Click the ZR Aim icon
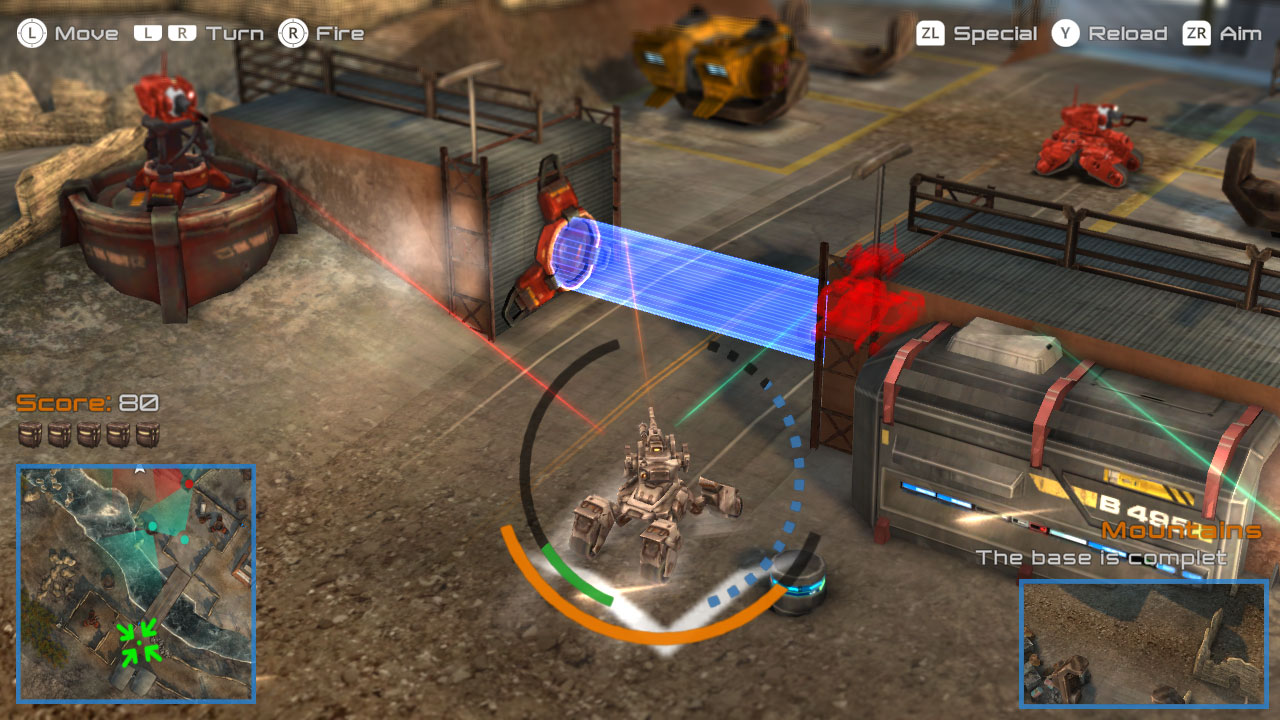This screenshot has width=1280, height=720. pos(1198,32)
